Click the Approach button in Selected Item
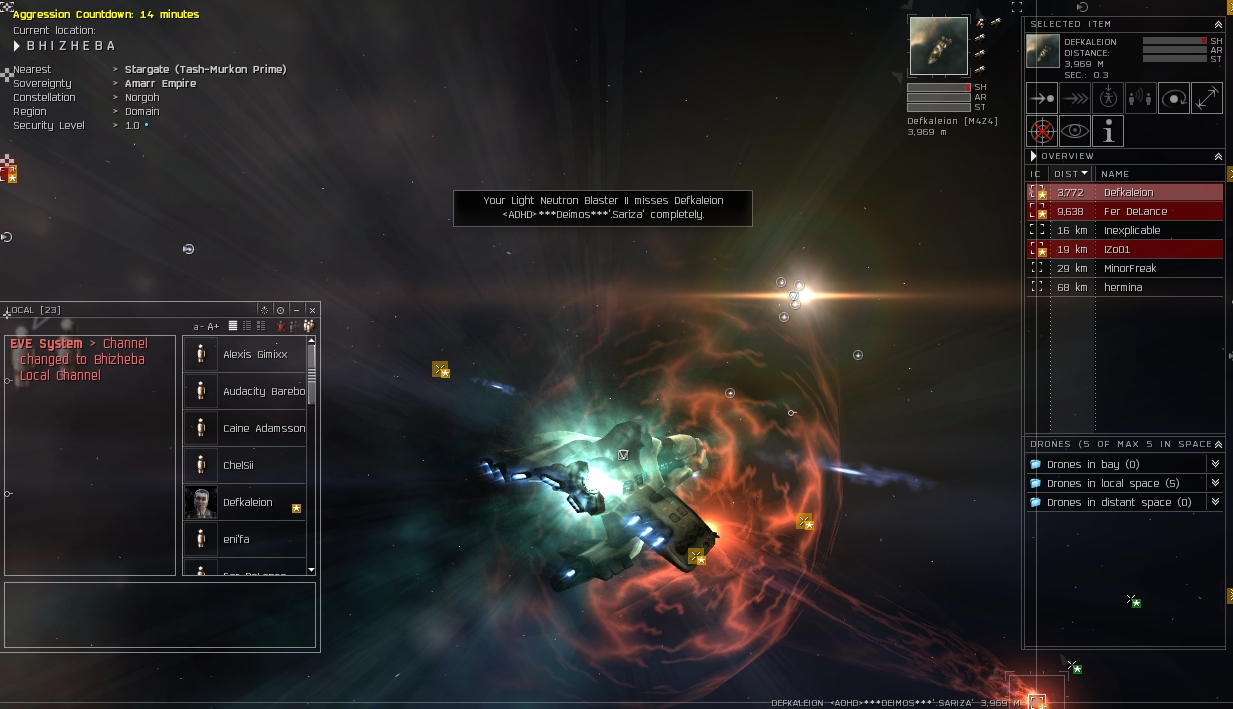 (1042, 98)
